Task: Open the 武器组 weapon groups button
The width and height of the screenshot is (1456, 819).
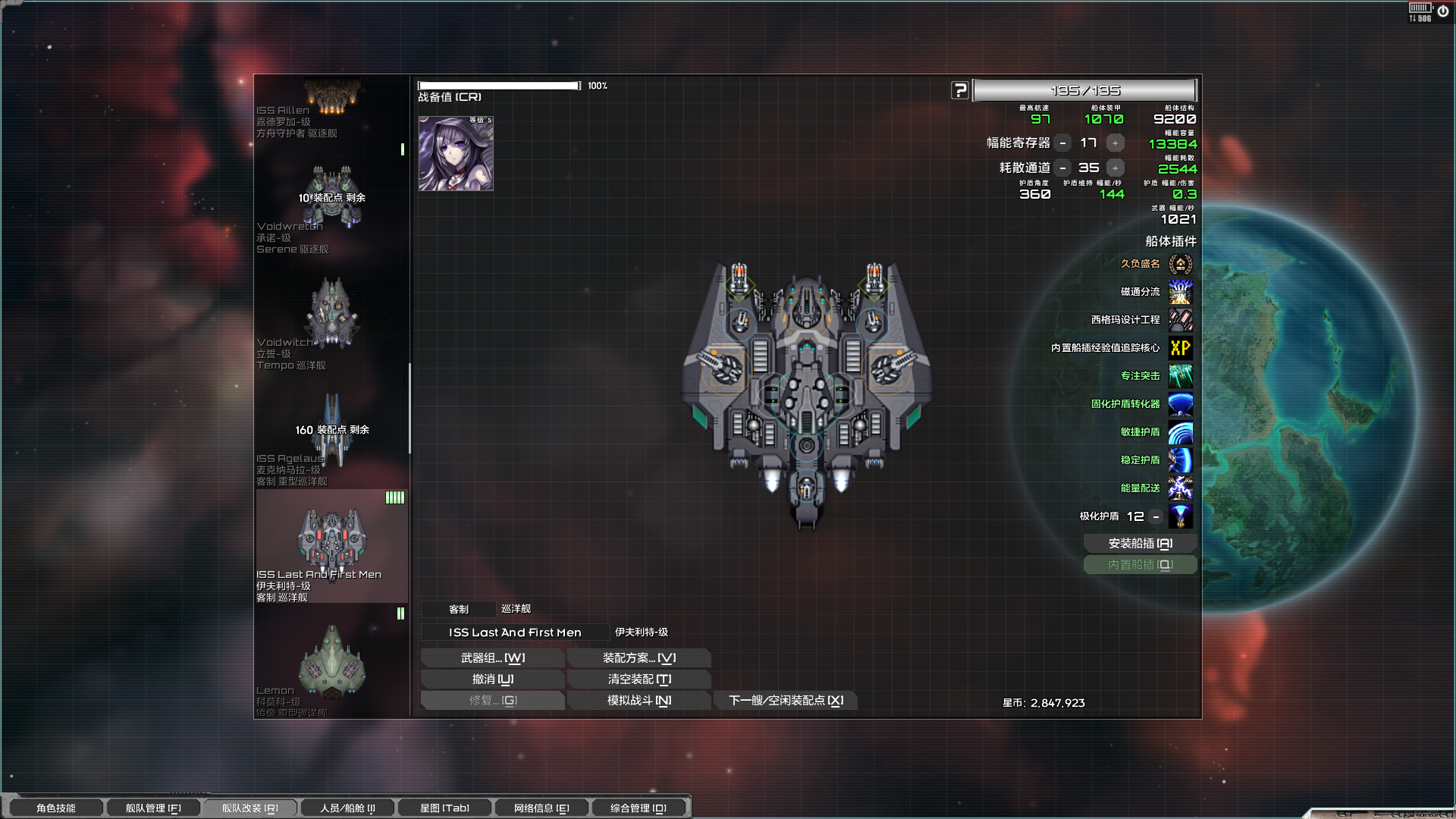Action: click(492, 658)
